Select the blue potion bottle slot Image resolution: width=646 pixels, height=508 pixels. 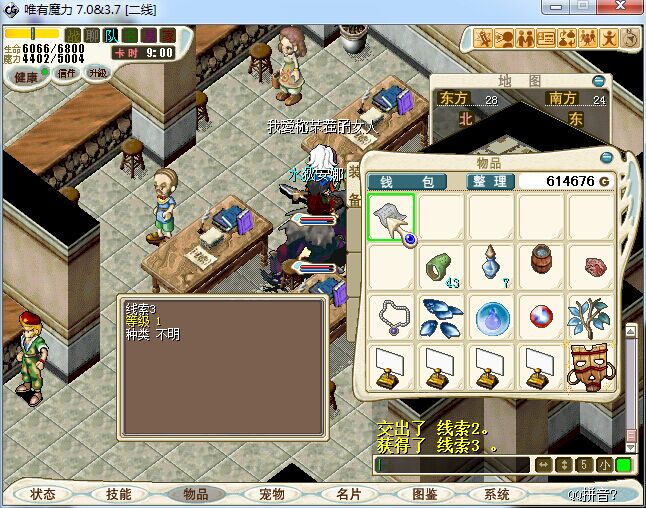[490, 268]
